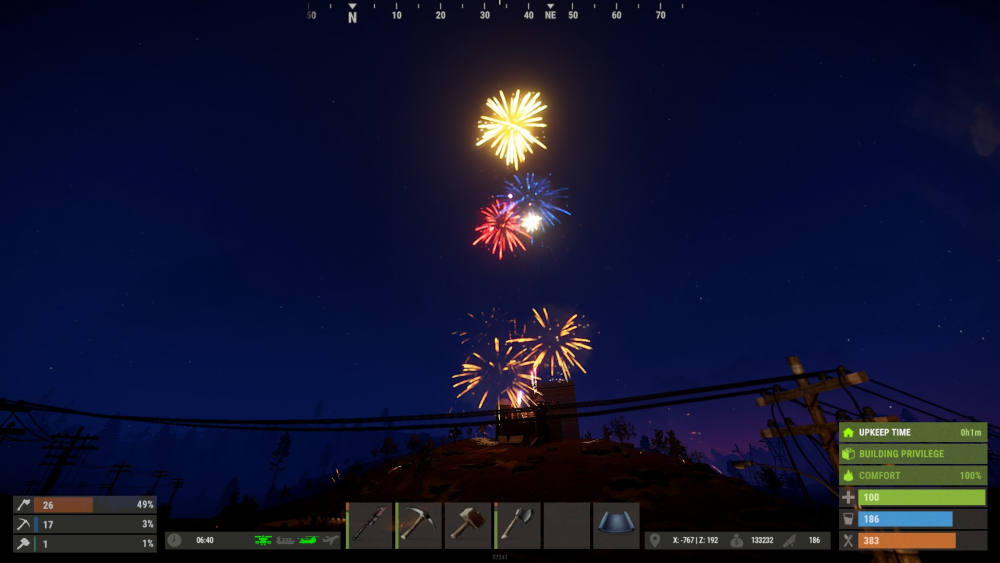The width and height of the screenshot is (1000, 563).
Task: Equip the hatchet from the hotbar
Action: 518,525
